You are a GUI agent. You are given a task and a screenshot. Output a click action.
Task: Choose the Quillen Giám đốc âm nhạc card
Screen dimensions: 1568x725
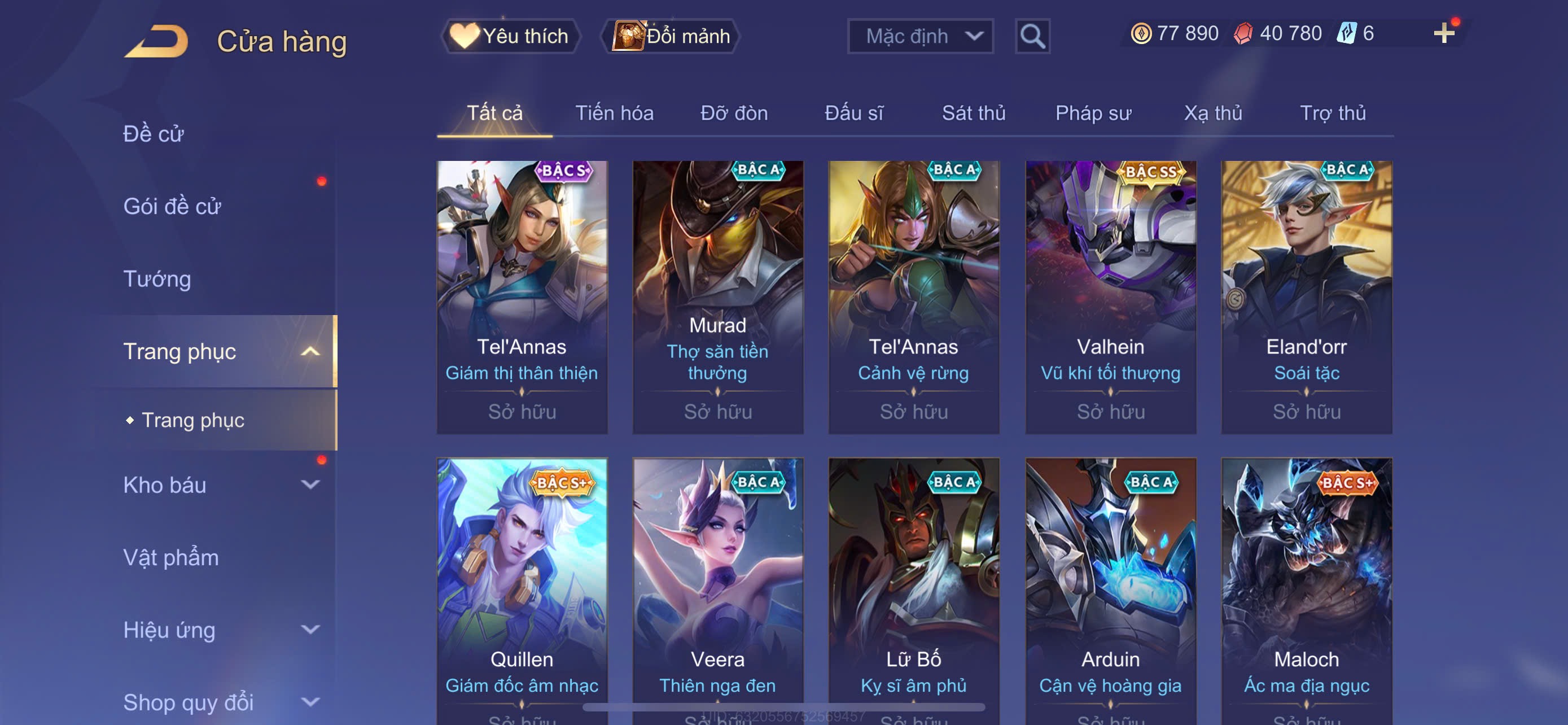(522, 584)
